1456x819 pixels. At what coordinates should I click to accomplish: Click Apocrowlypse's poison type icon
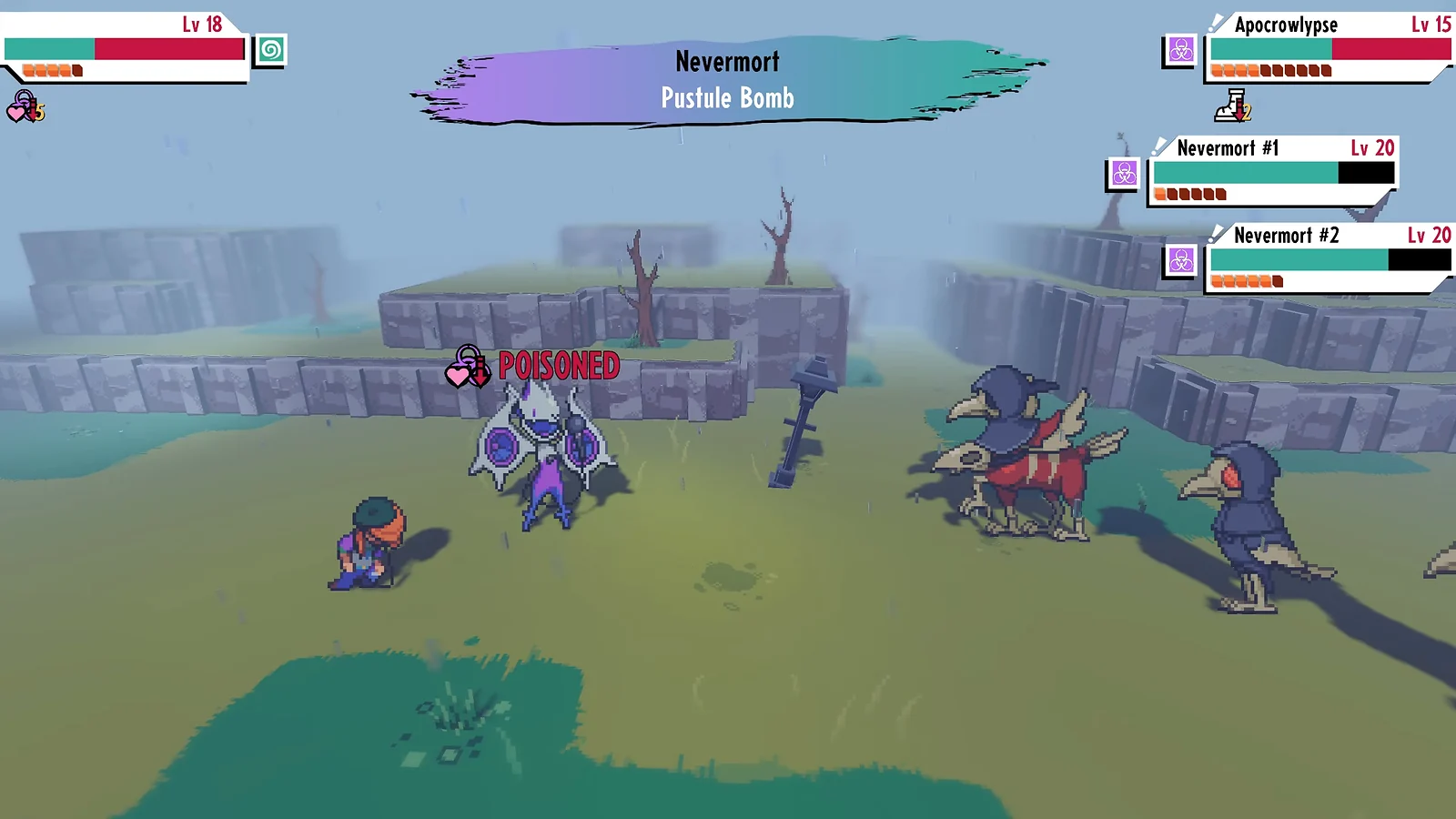[1180, 50]
